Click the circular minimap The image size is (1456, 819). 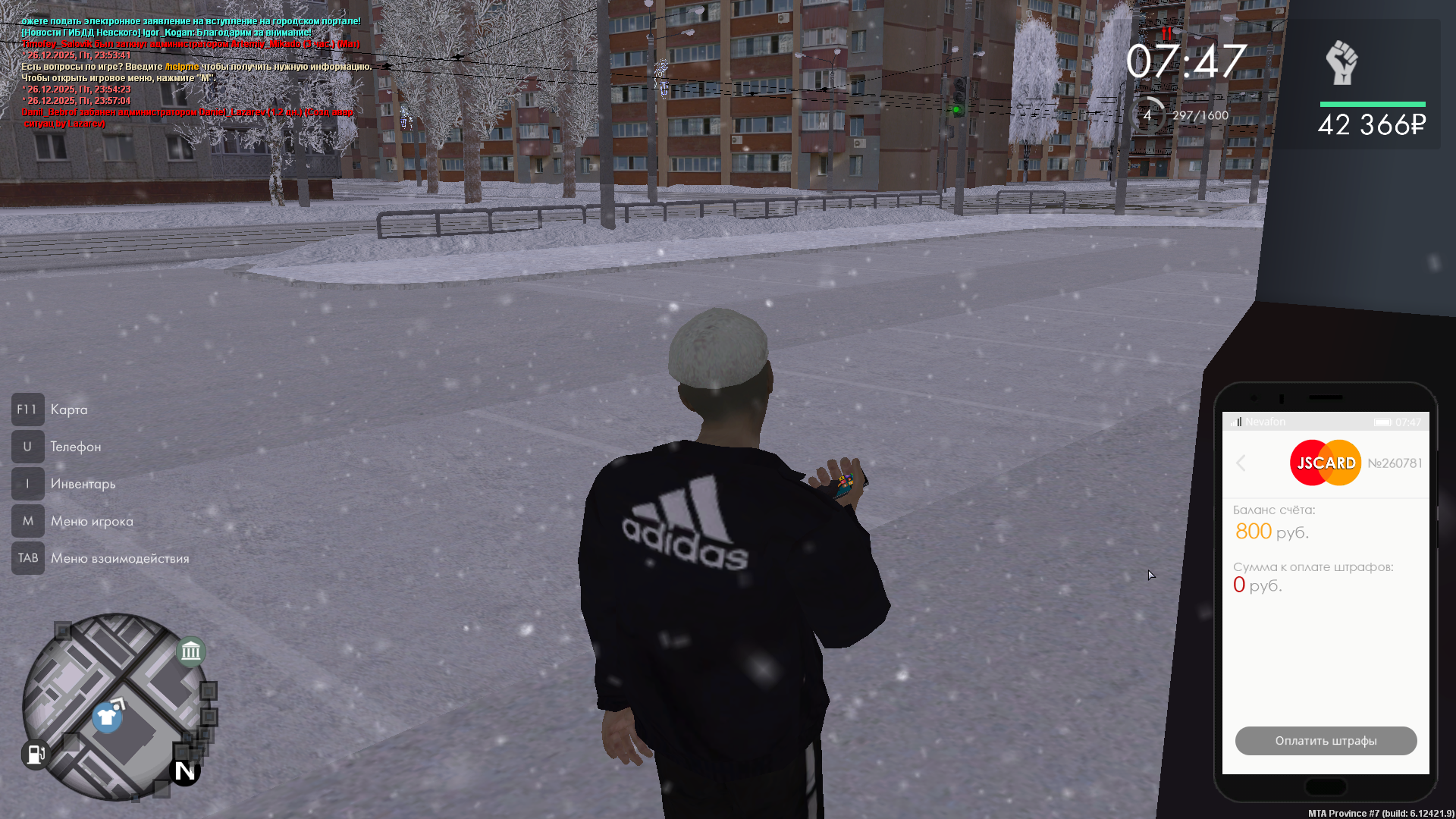[x=114, y=705]
